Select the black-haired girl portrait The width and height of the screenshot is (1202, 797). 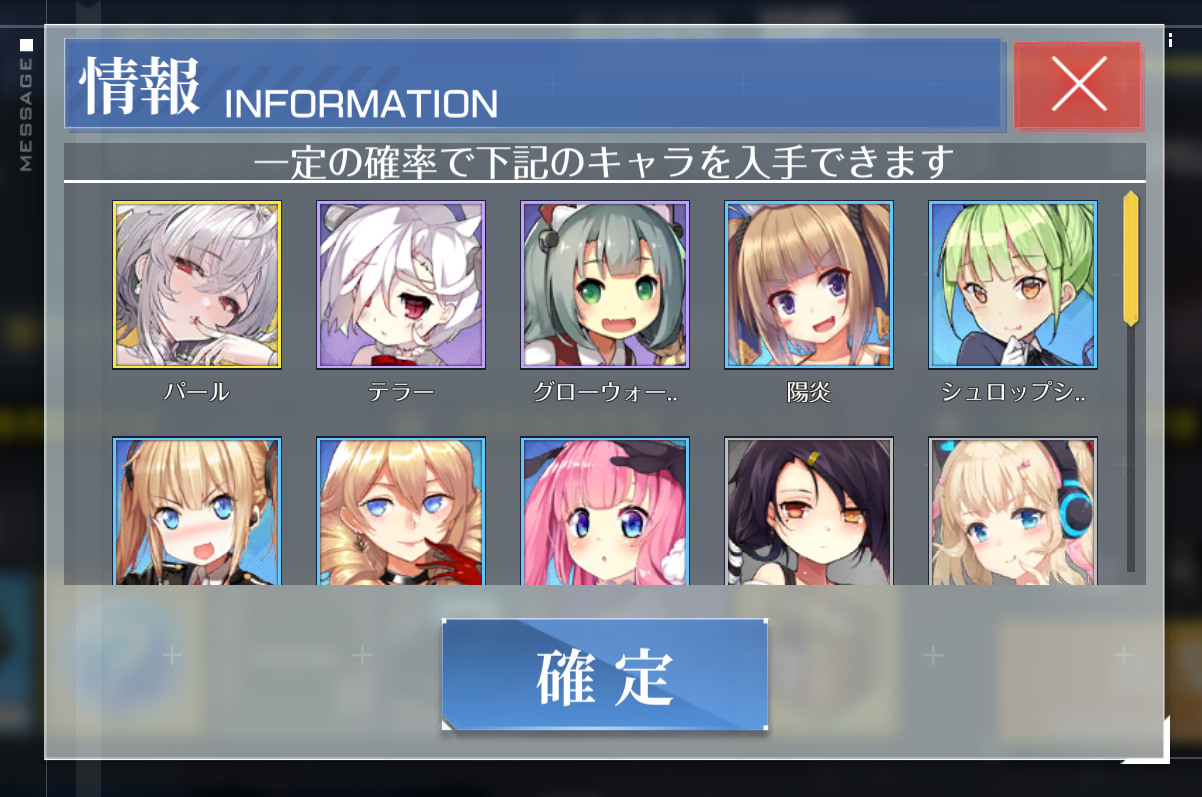tap(809, 511)
